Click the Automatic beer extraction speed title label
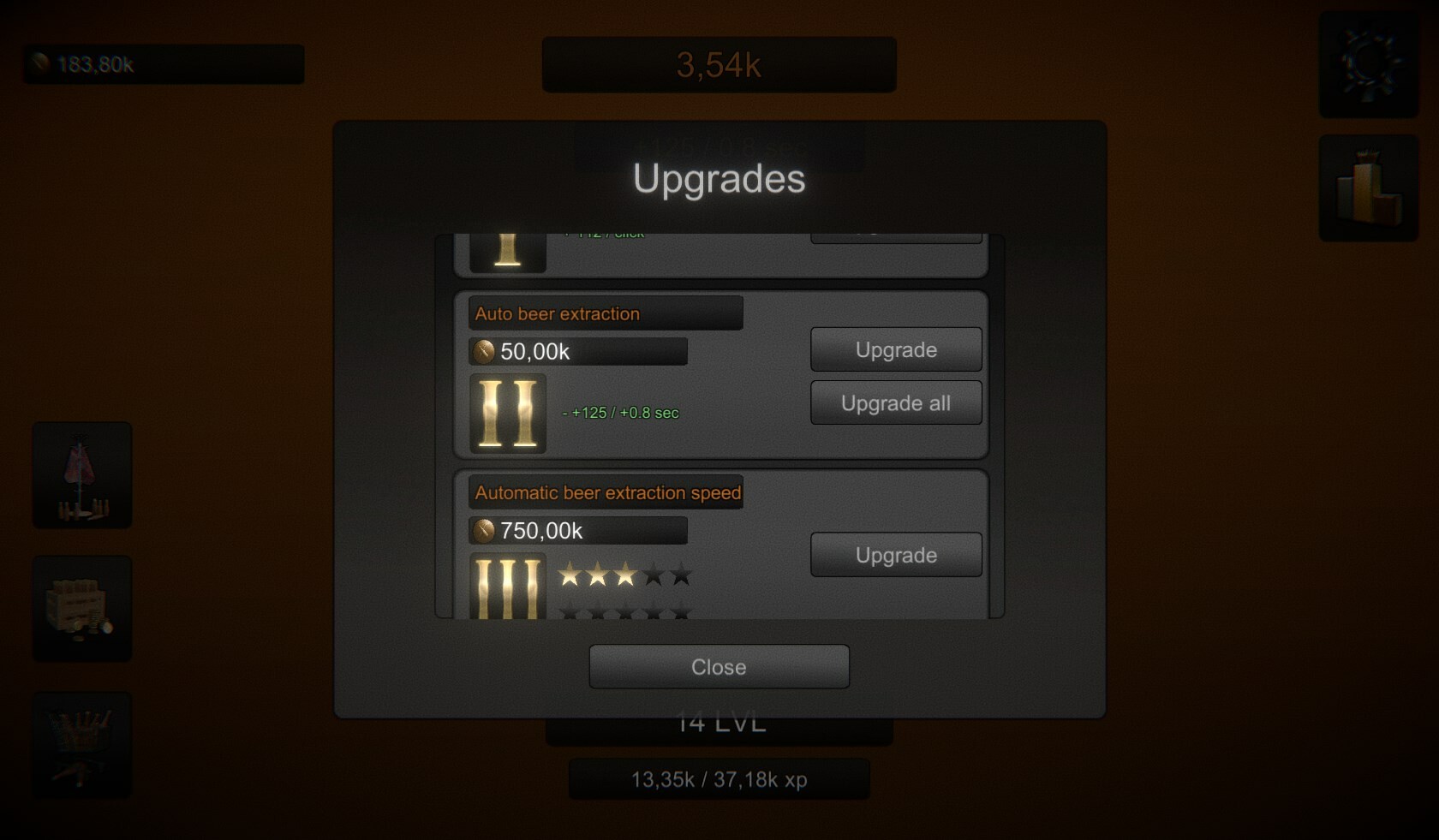Image resolution: width=1439 pixels, height=840 pixels. (607, 492)
